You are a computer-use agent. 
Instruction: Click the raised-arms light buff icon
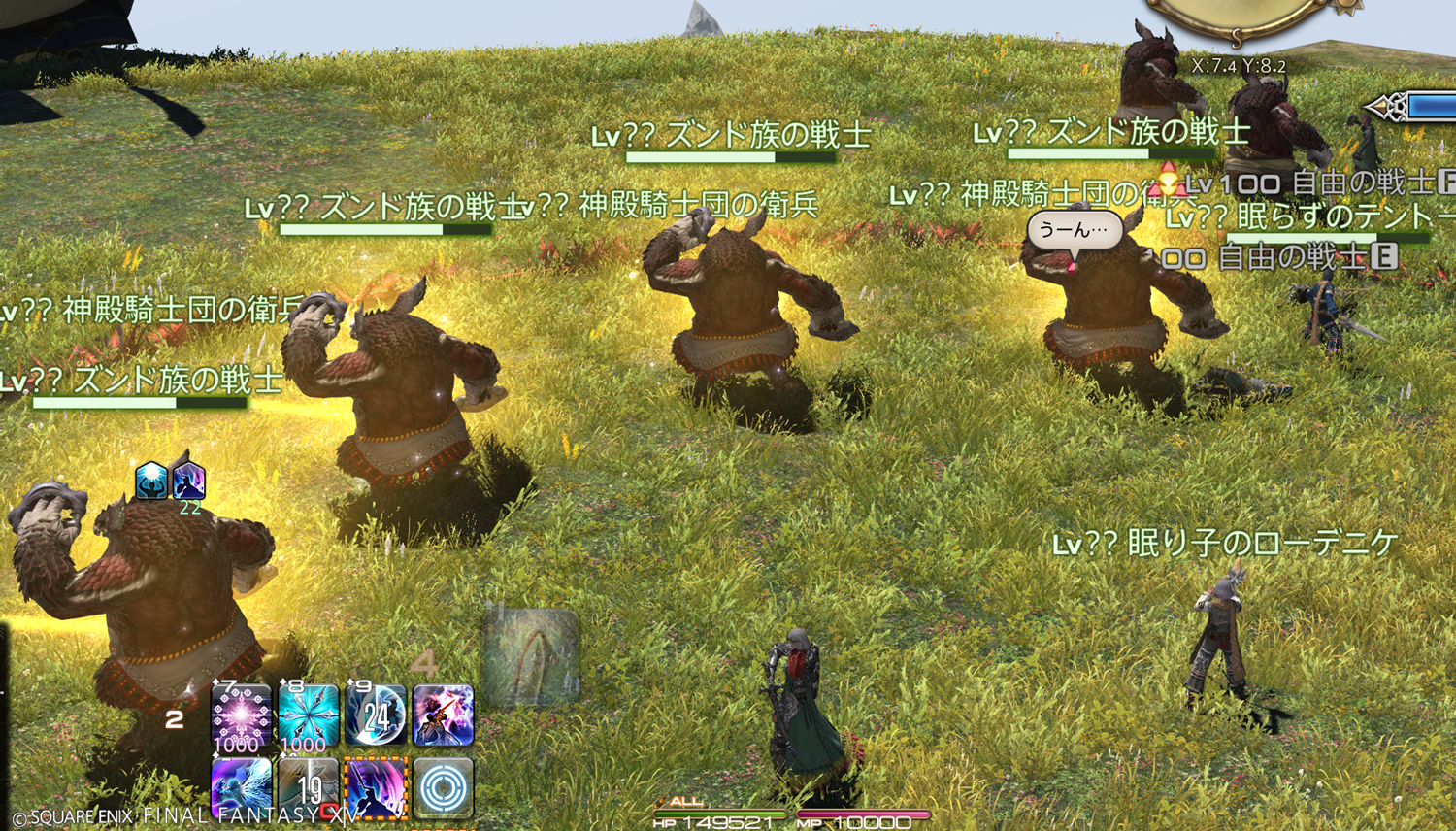coord(152,480)
